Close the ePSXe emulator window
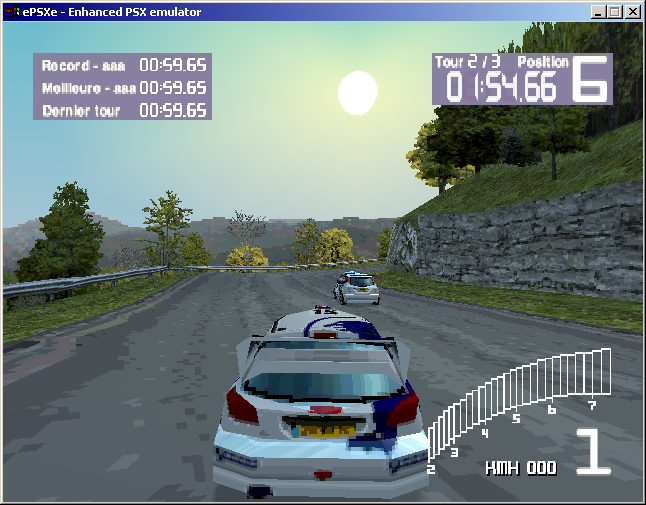Image resolution: width=646 pixels, height=505 pixels. coord(633,12)
